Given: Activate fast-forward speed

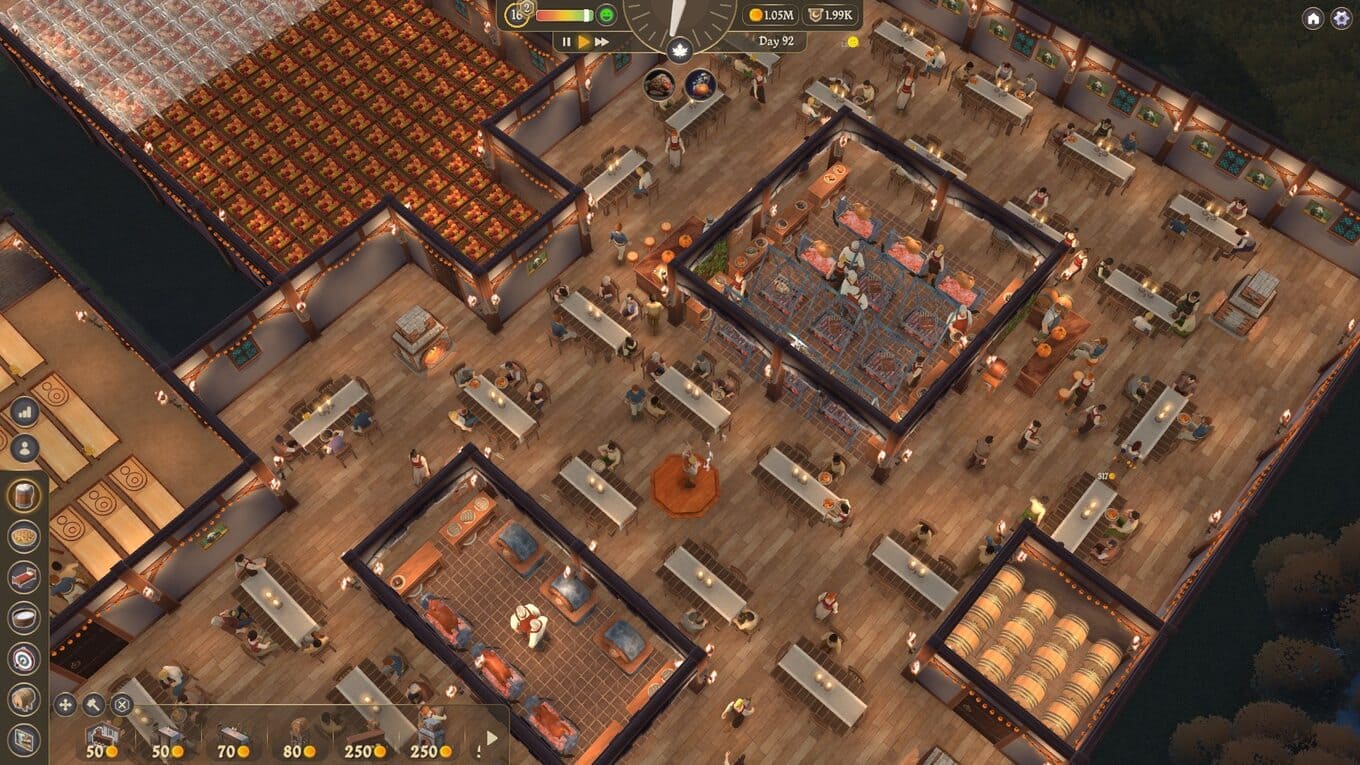Looking at the screenshot, I should coord(602,42).
